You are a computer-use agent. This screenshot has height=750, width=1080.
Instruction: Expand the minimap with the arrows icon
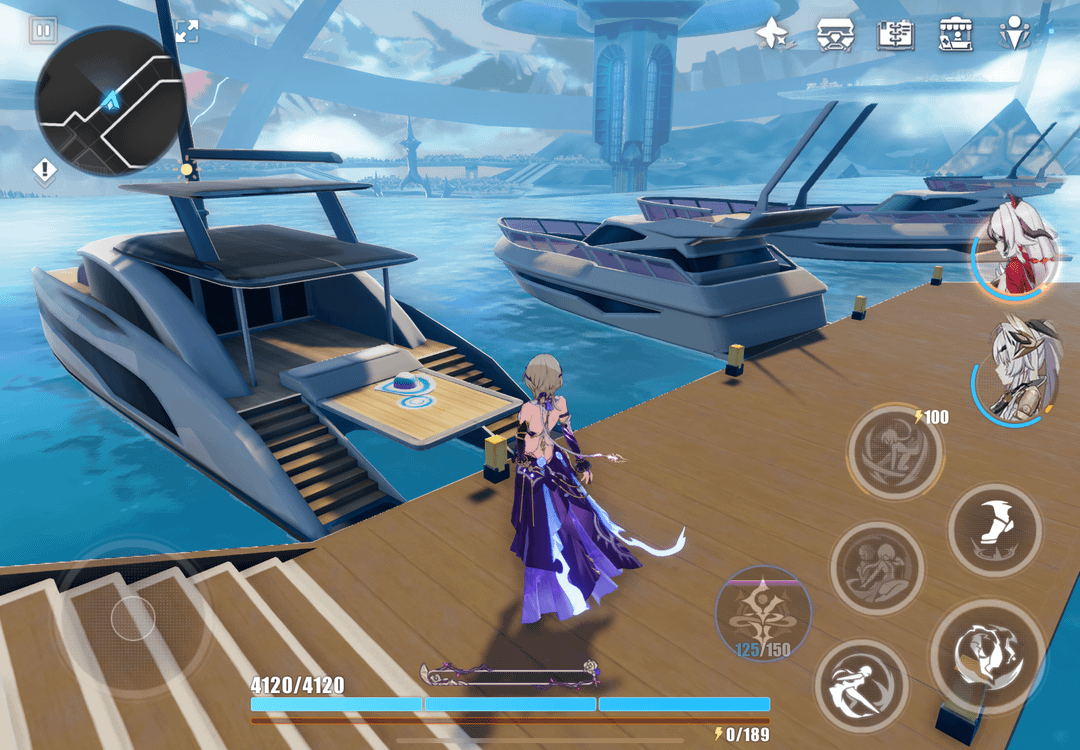pos(186,31)
